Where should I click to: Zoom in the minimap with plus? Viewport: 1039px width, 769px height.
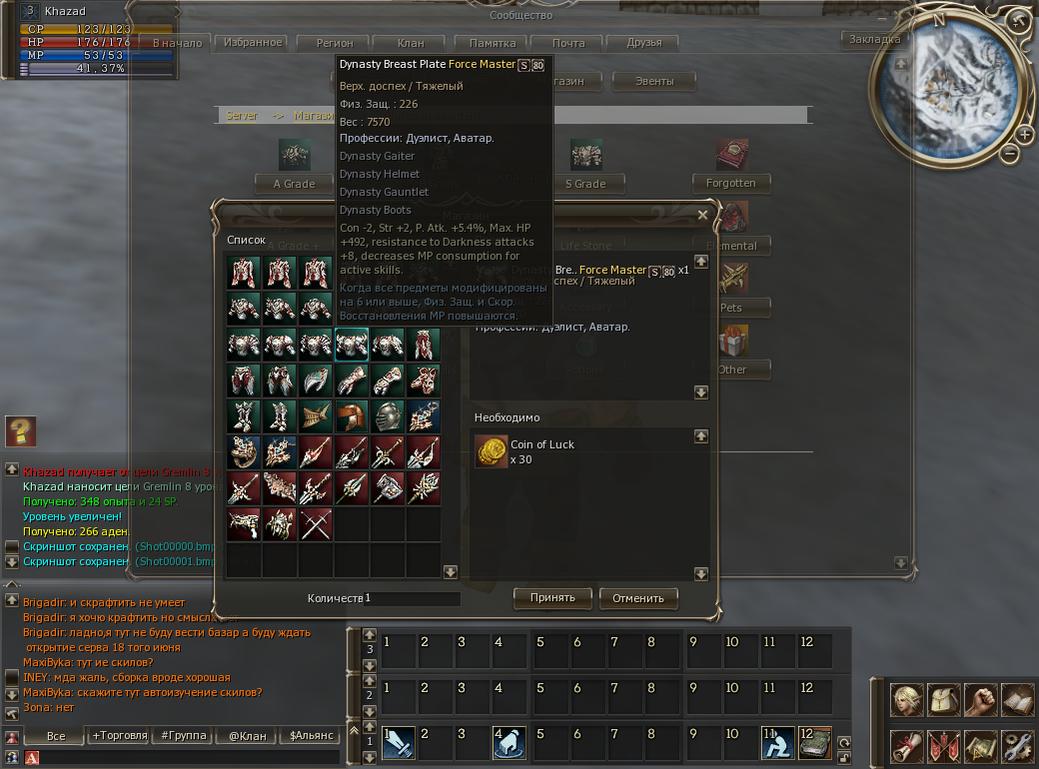coord(1025,134)
